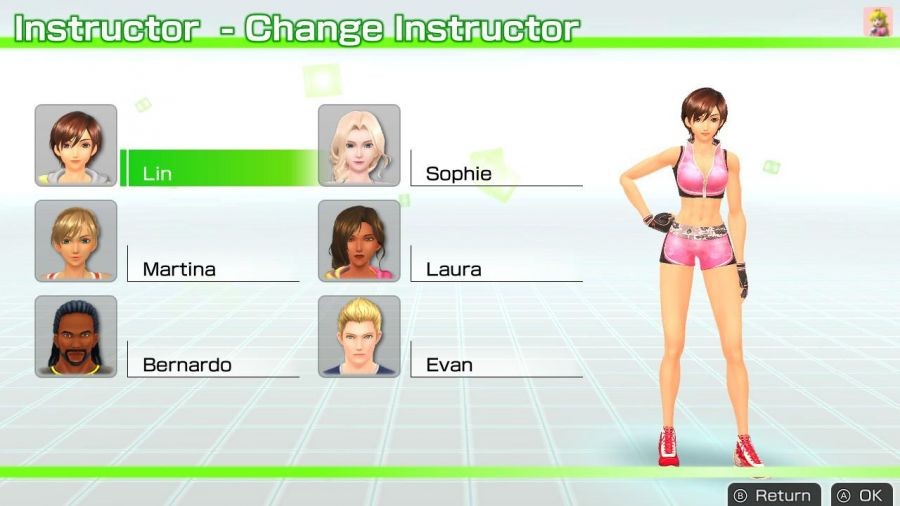Confirm selection with the OK button
This screenshot has height=506, width=900.
[x=861, y=495]
